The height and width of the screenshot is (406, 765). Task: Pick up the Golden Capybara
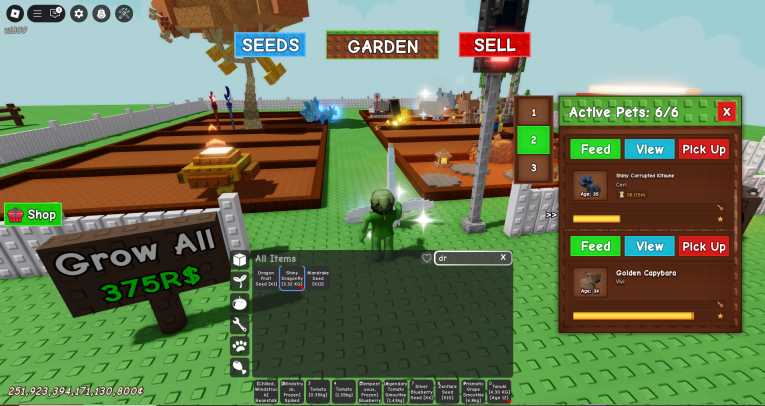click(x=703, y=246)
